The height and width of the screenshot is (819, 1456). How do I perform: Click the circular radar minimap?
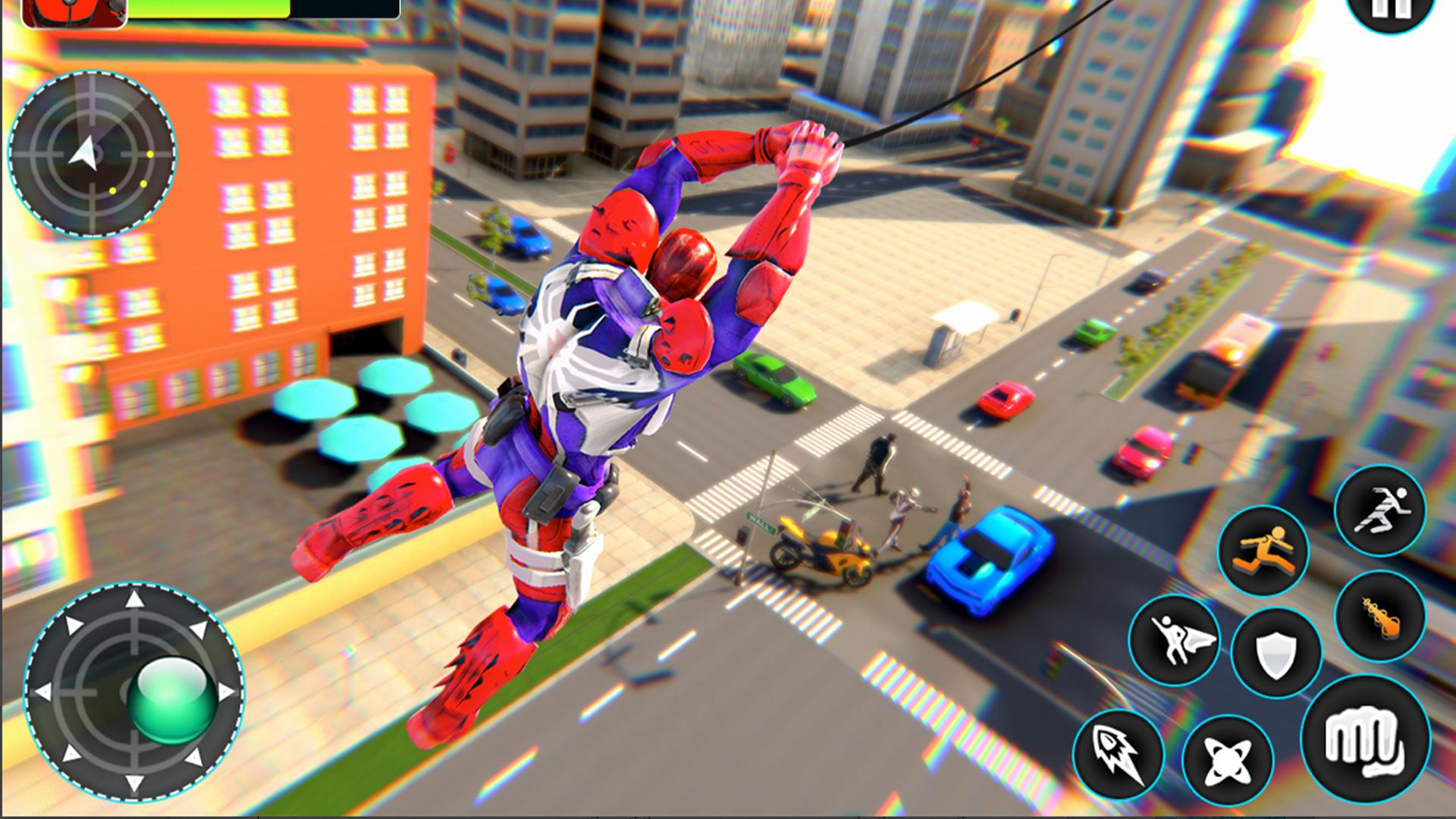93,155
